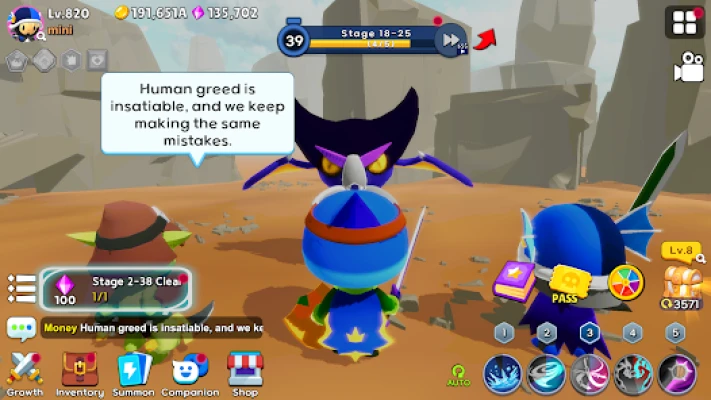This screenshot has height=400, width=711.
Task: Toggle the green AUTO skill button
Action: click(x=459, y=374)
